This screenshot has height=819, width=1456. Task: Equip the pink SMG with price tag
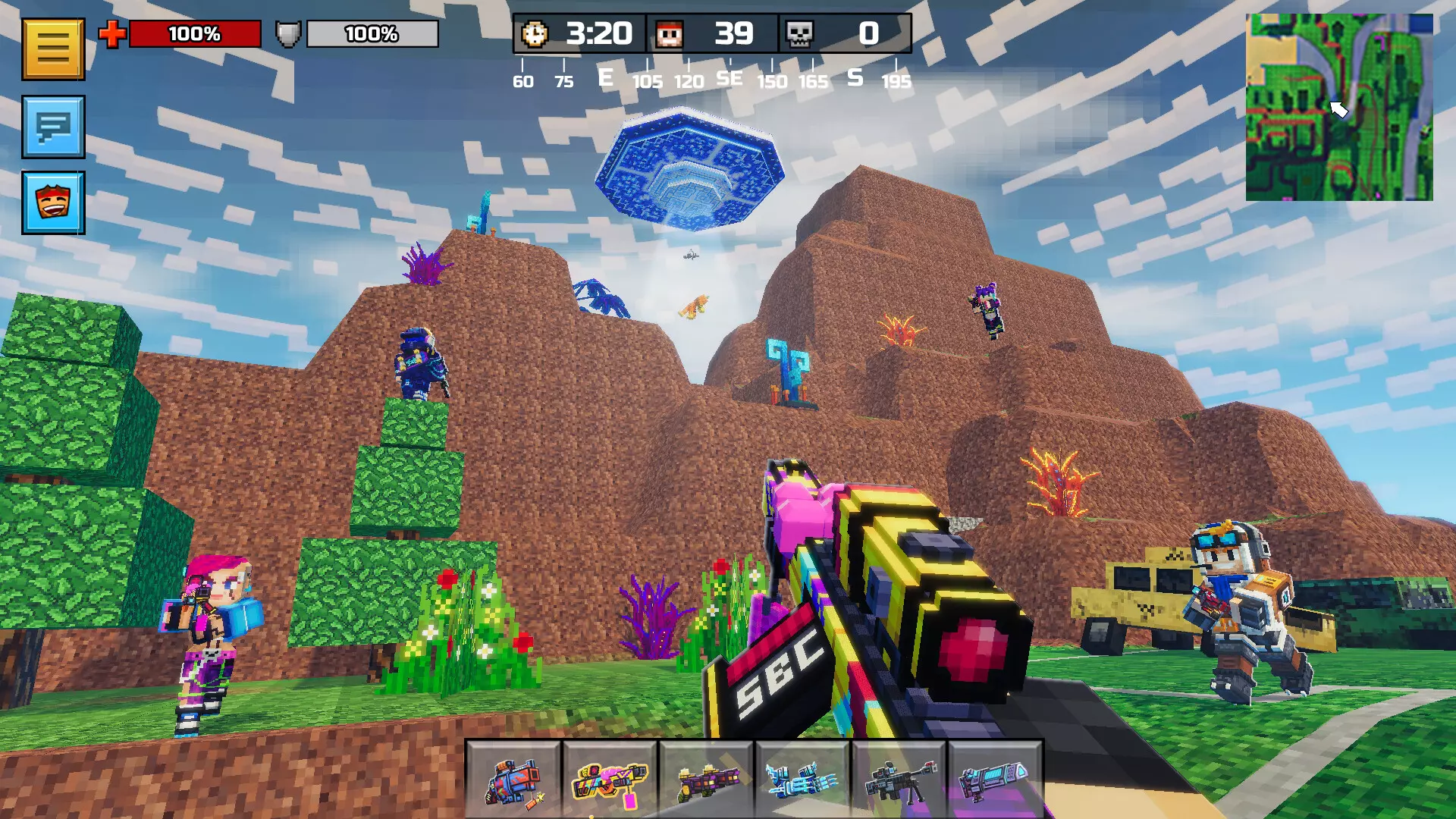click(610, 781)
